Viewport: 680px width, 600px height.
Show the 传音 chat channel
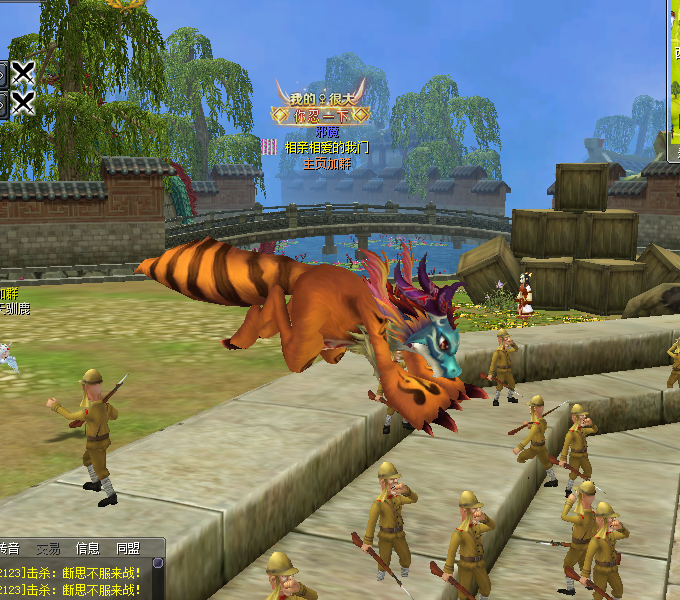(9, 549)
